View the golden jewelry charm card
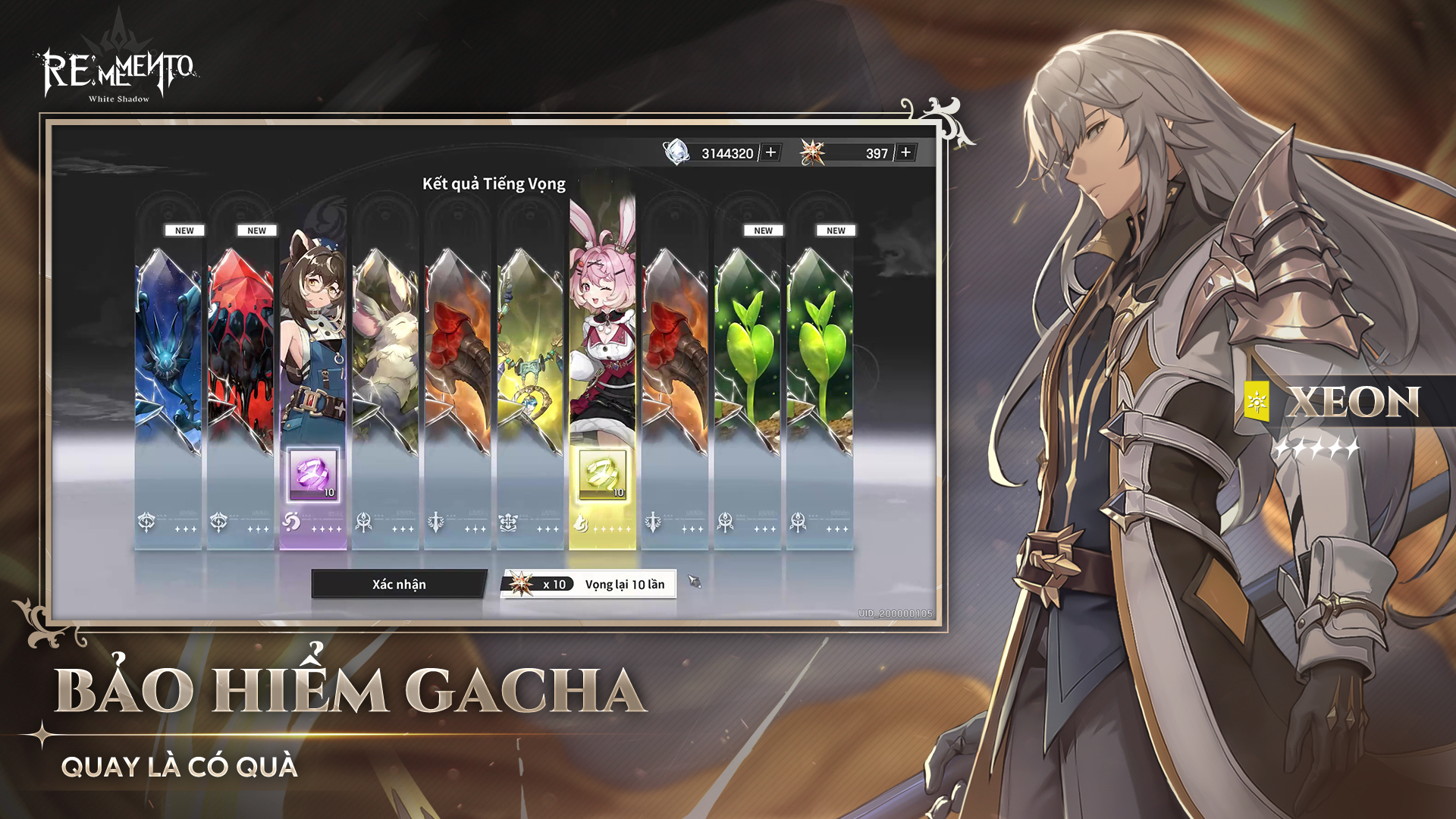This screenshot has height=819, width=1456. (x=530, y=356)
